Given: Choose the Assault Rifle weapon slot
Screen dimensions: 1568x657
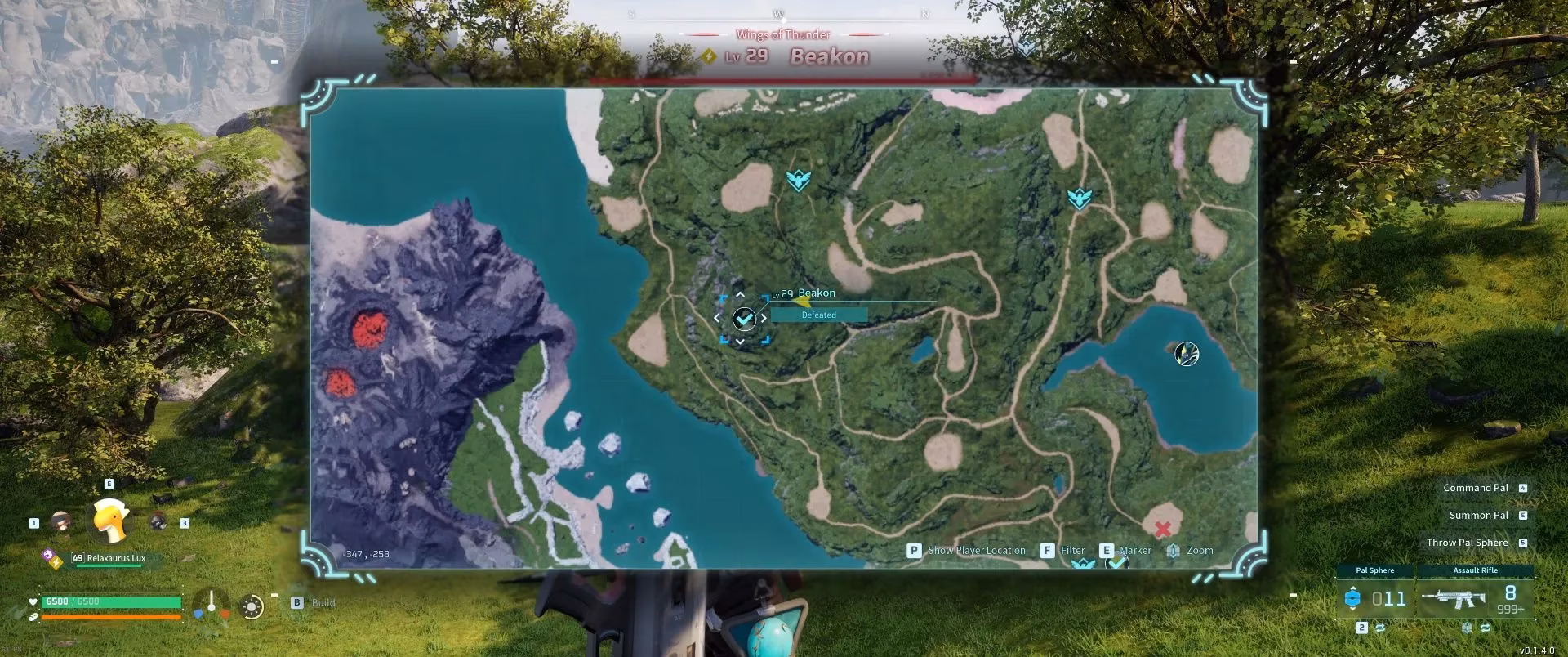Looking at the screenshot, I should [x=1475, y=599].
